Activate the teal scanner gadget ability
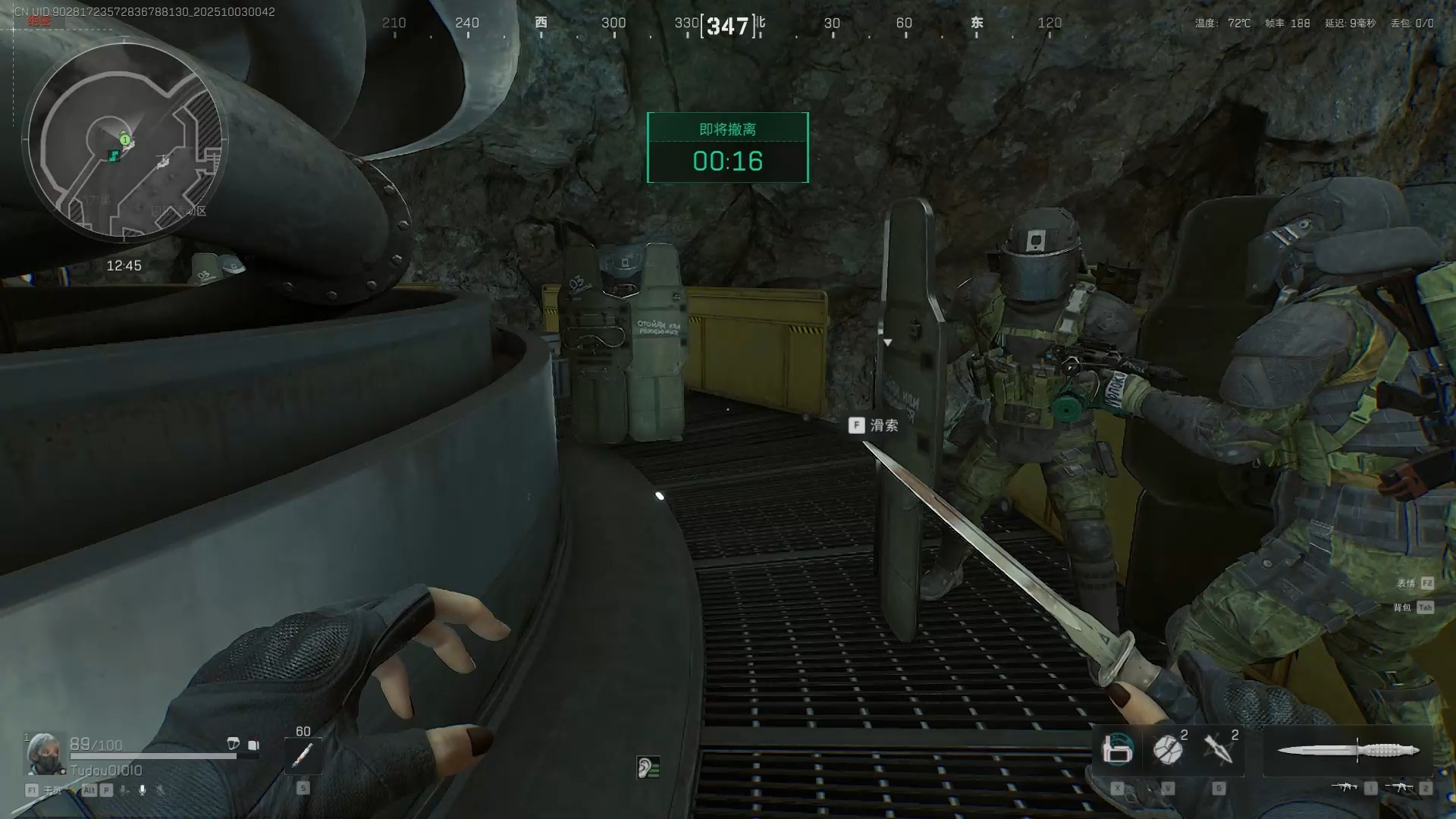The height and width of the screenshot is (819, 1456). 1117,750
